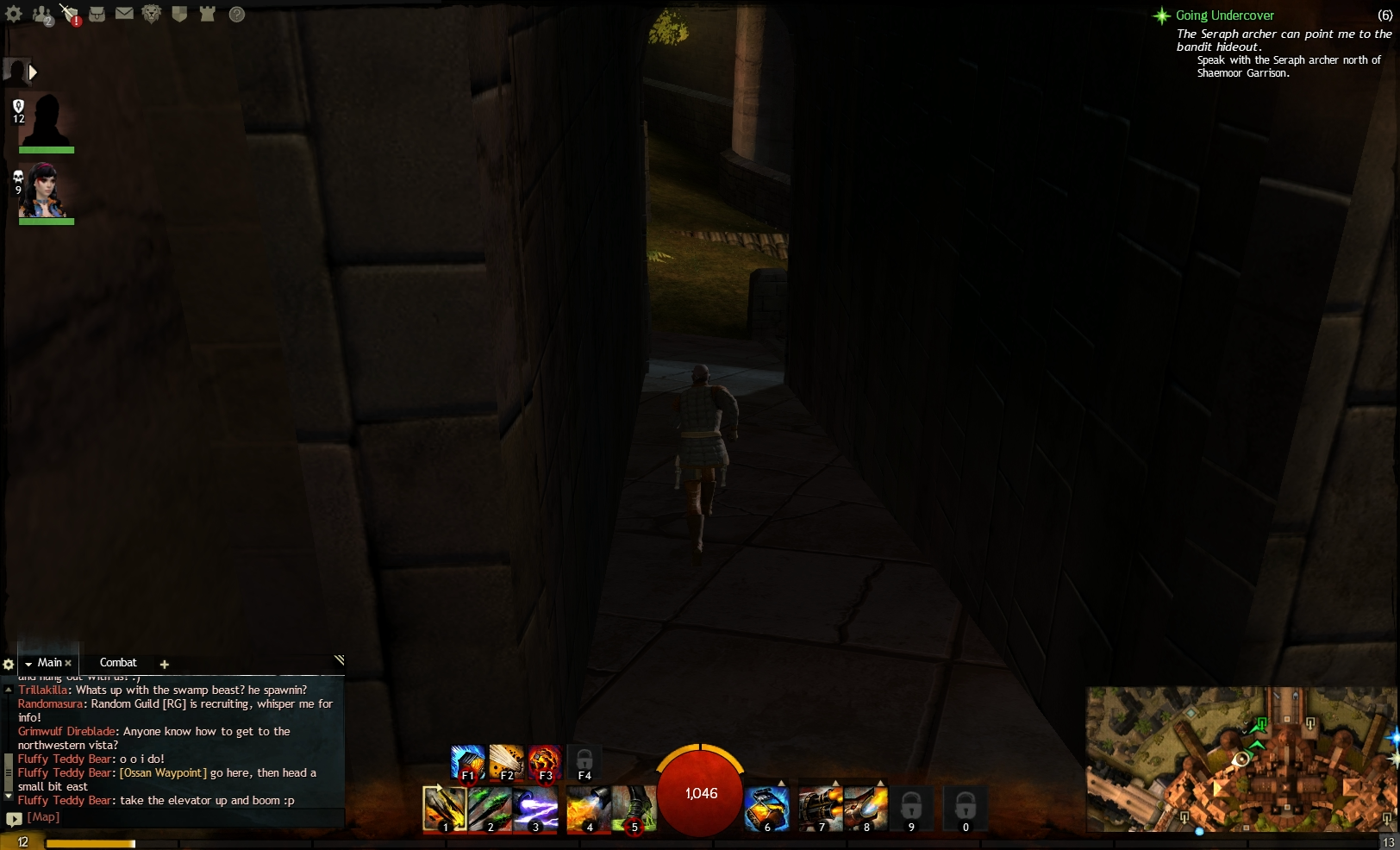Open the Main tab dropdown arrow
Image resolution: width=1400 pixels, height=850 pixels.
28,663
